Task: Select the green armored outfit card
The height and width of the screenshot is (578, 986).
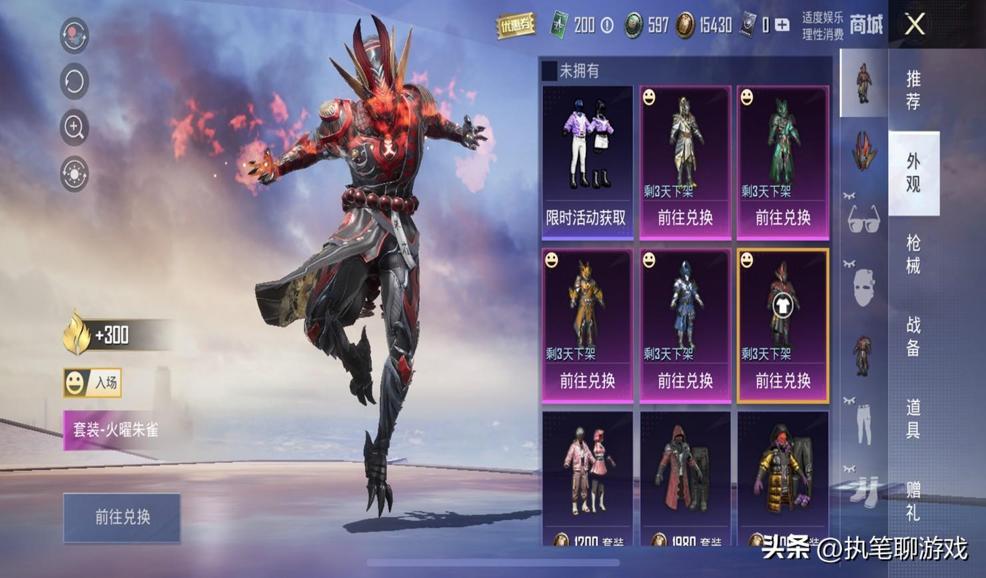Action: pyautogui.click(x=783, y=163)
